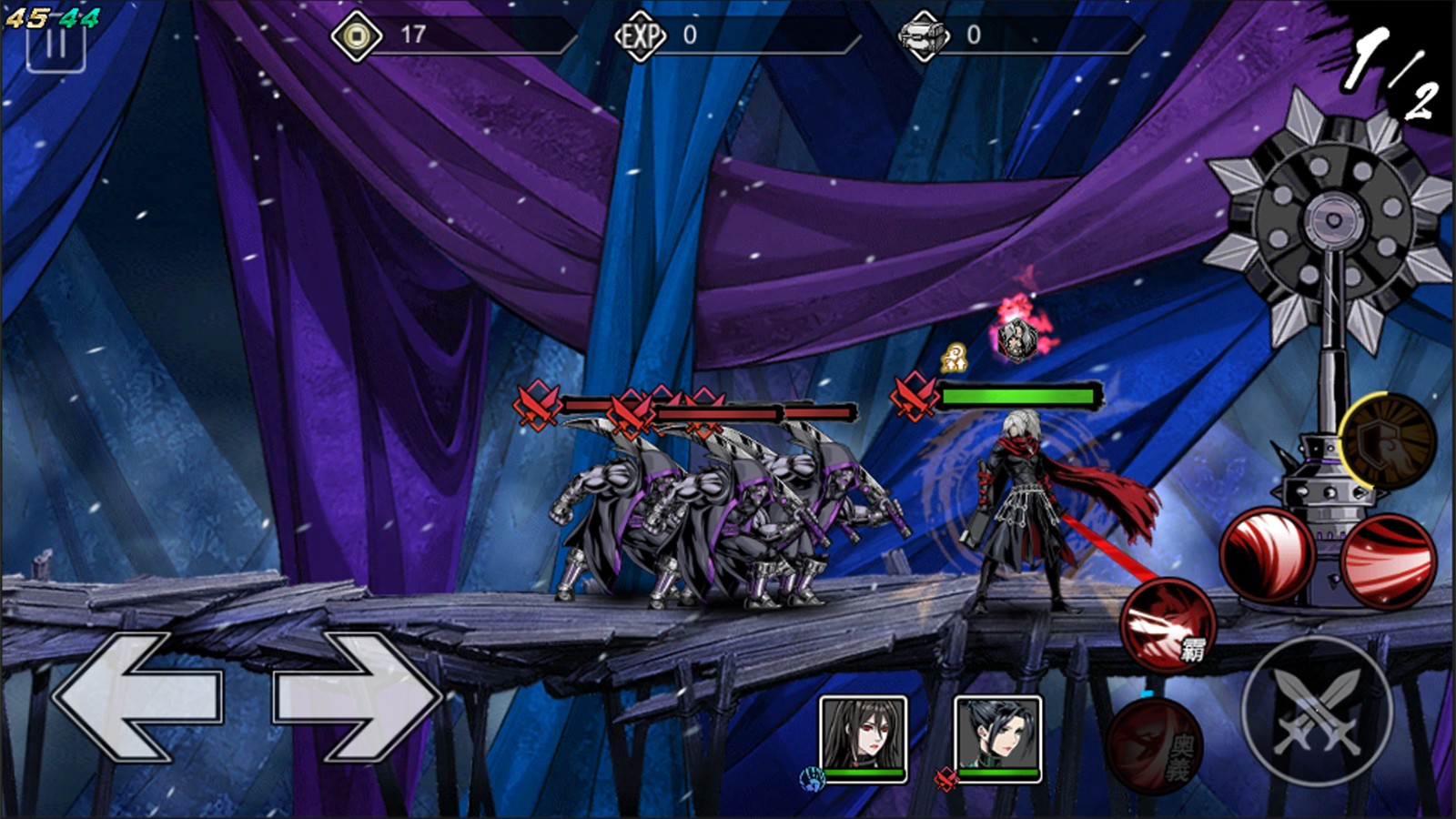Activate the 奧義 ultimate skill
The height and width of the screenshot is (819, 1456).
(1155, 746)
